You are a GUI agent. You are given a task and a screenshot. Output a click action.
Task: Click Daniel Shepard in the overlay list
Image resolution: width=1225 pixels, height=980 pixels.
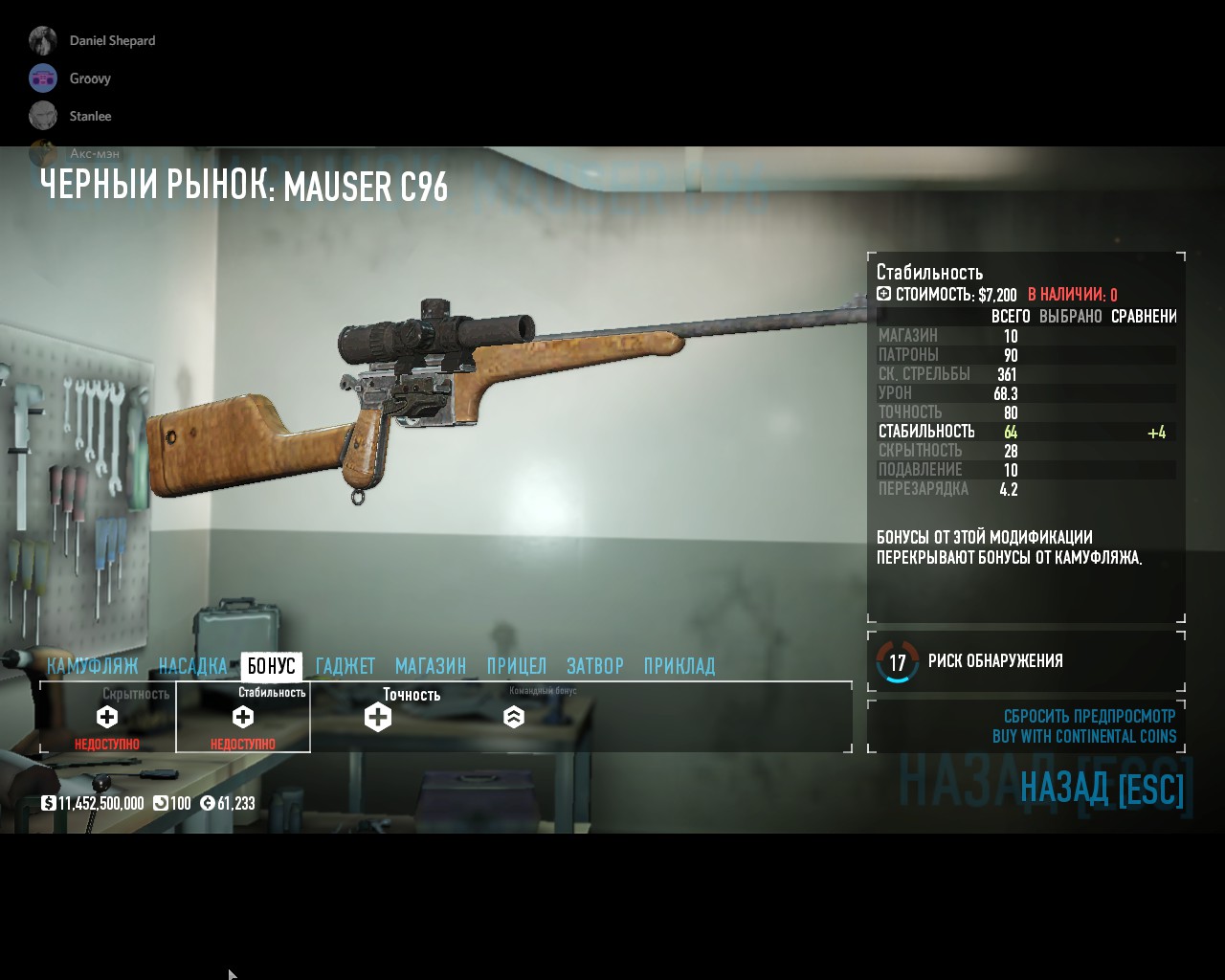click(111, 40)
